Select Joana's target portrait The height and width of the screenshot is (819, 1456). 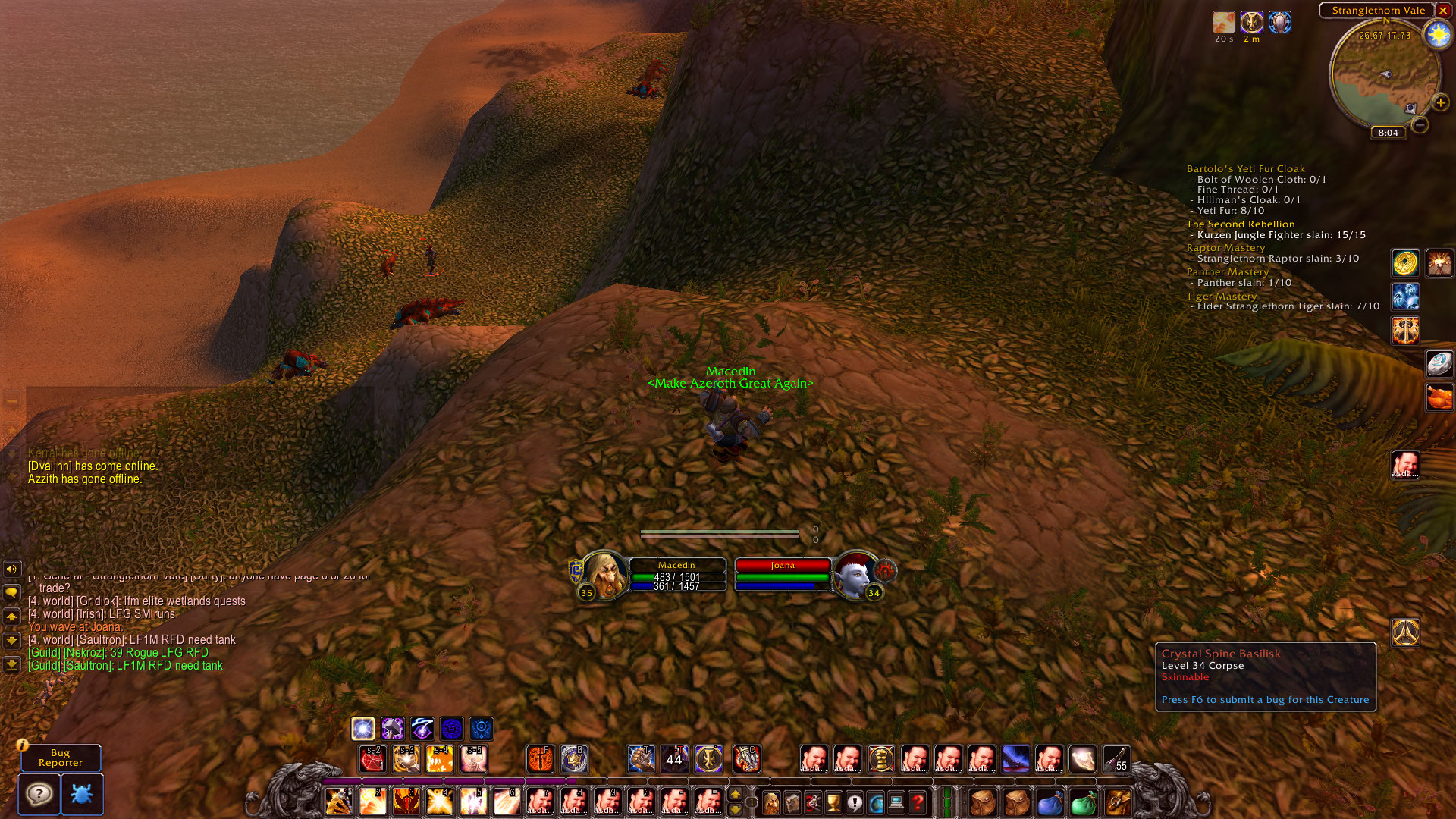pyautogui.click(x=855, y=574)
